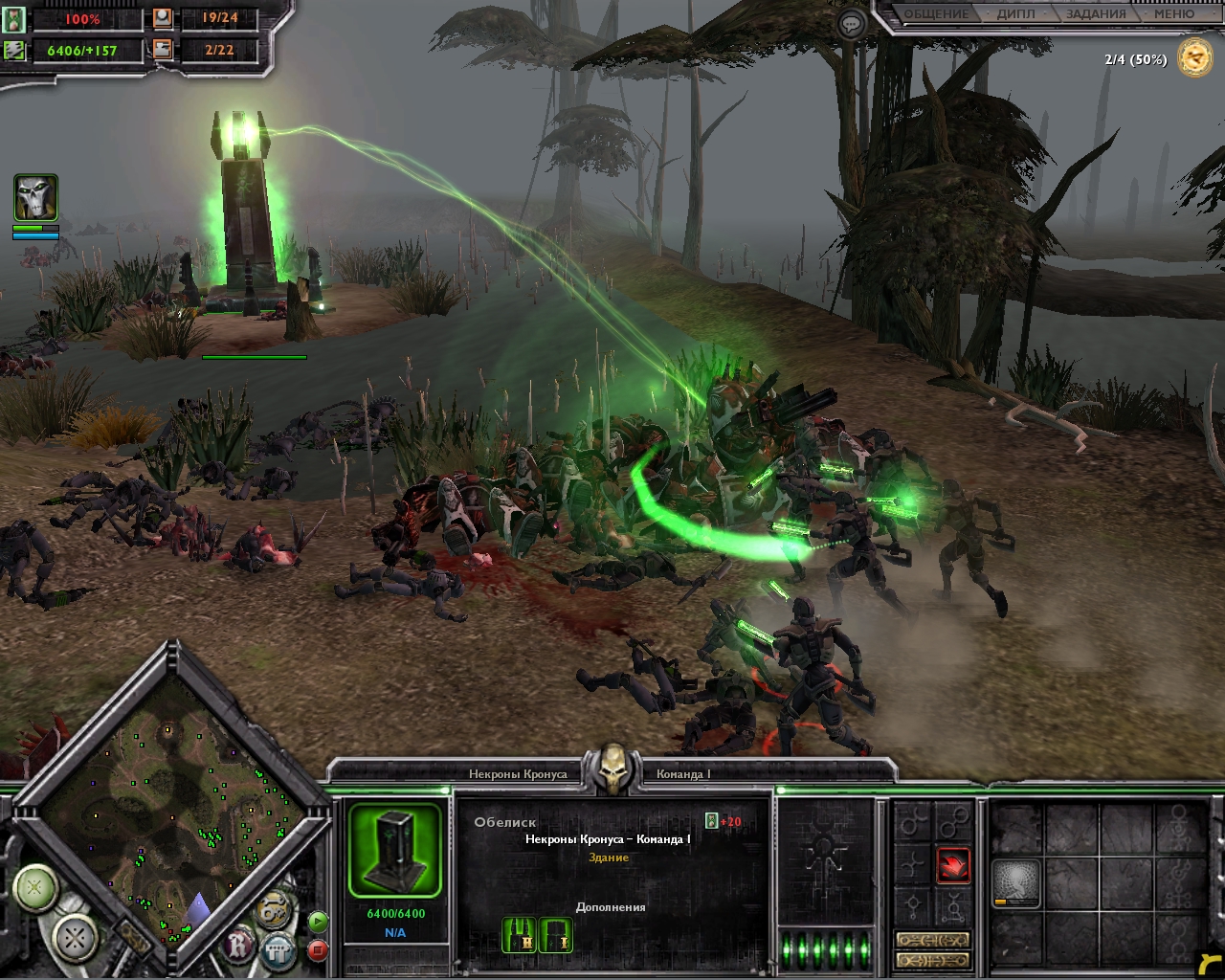This screenshot has width=1225, height=980.
Task: Select the first Obelisk addon icon
Action: (x=520, y=935)
